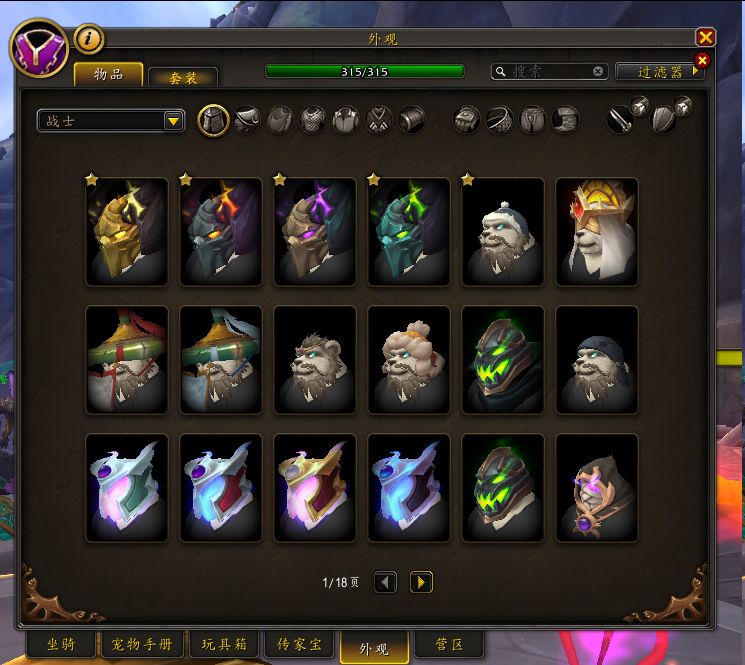The height and width of the screenshot is (665, 745).
Task: Go to the previous appearance page
Action: [385, 582]
